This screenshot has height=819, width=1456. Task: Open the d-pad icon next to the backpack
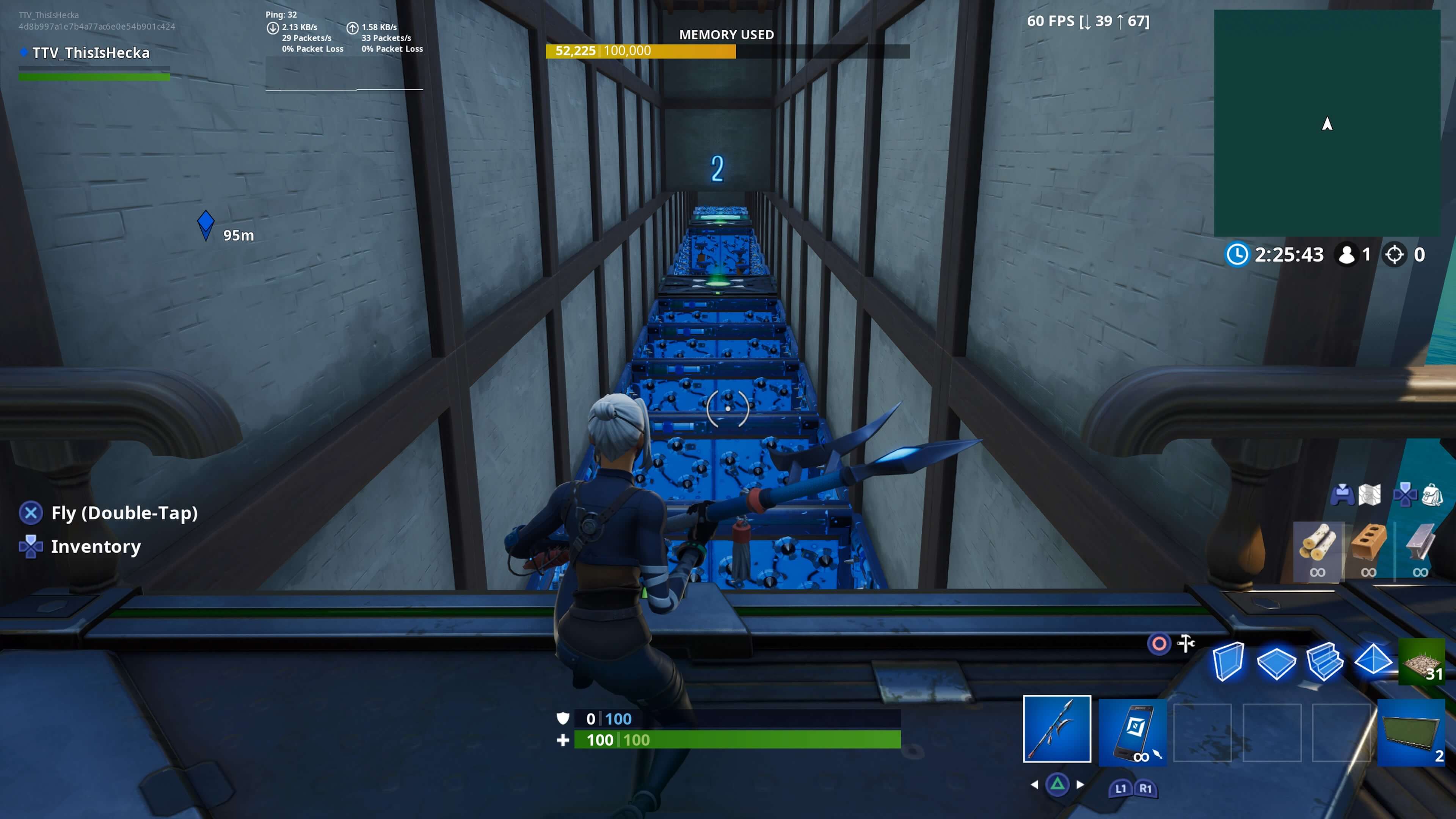1406,496
